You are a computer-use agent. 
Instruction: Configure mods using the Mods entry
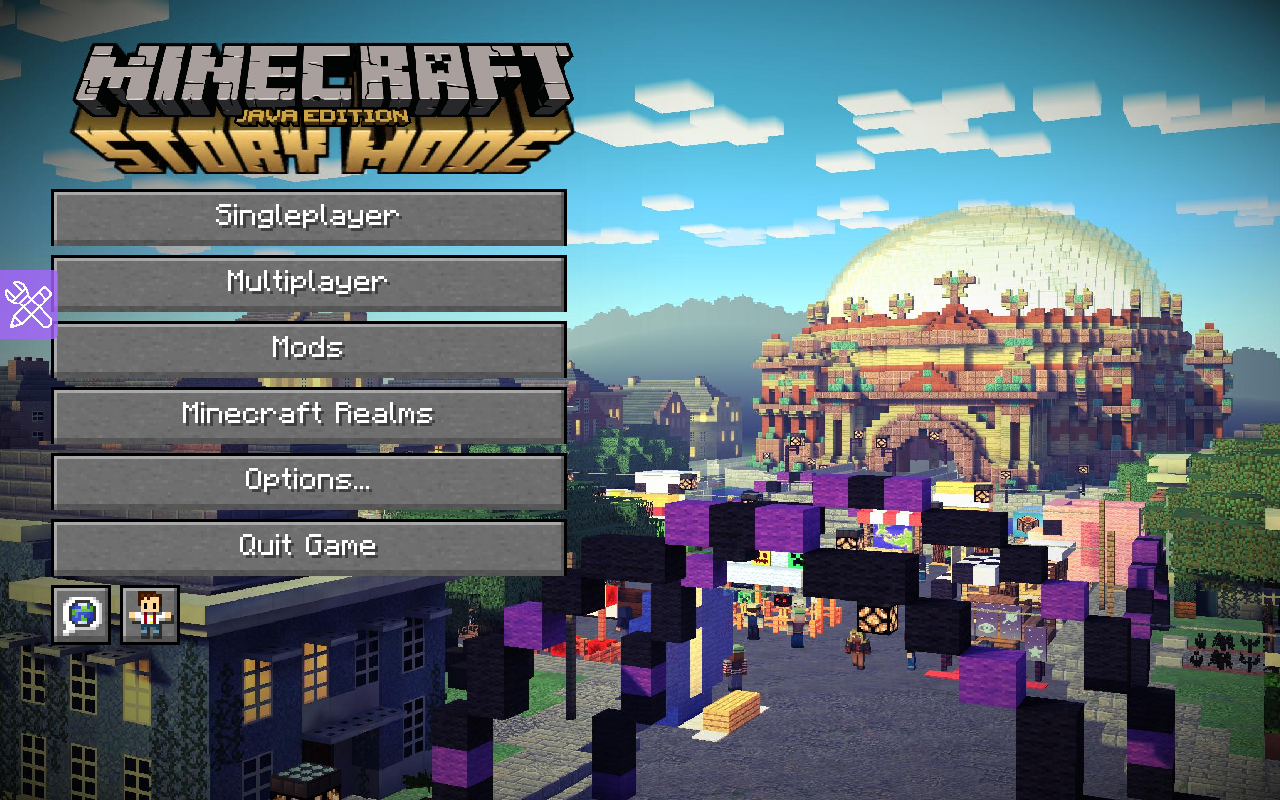(x=308, y=348)
